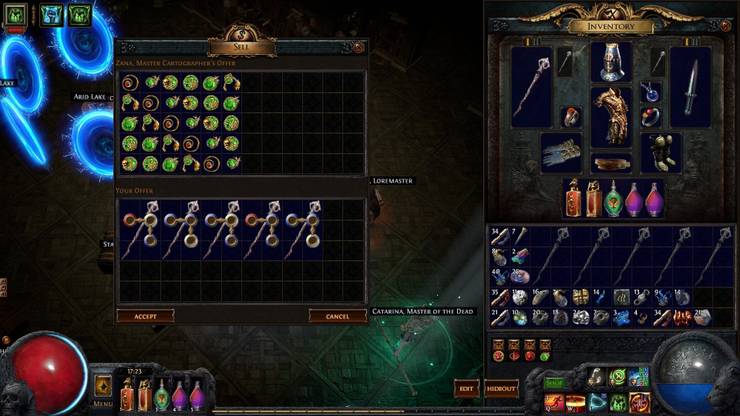The height and width of the screenshot is (416, 740).
Task: Select the equipped amulet
Action: click(650, 91)
